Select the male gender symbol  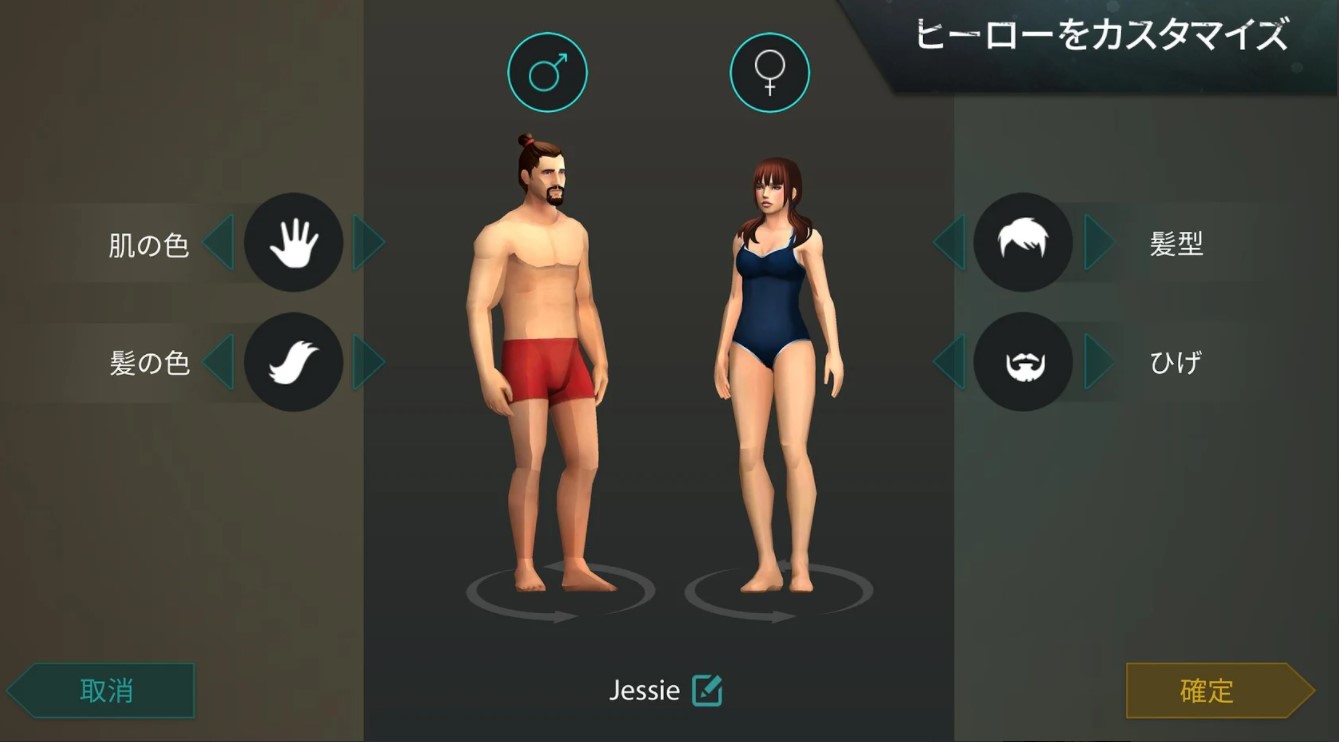coord(547,72)
